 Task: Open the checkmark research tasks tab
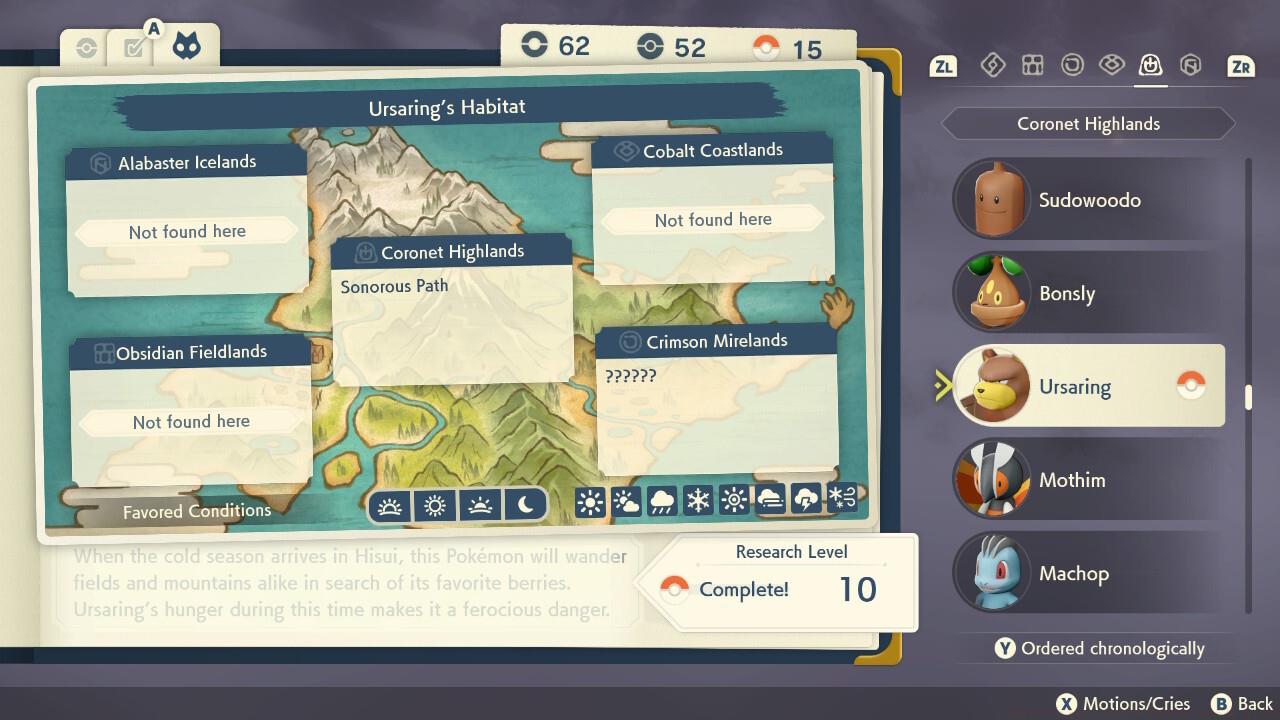pos(134,47)
